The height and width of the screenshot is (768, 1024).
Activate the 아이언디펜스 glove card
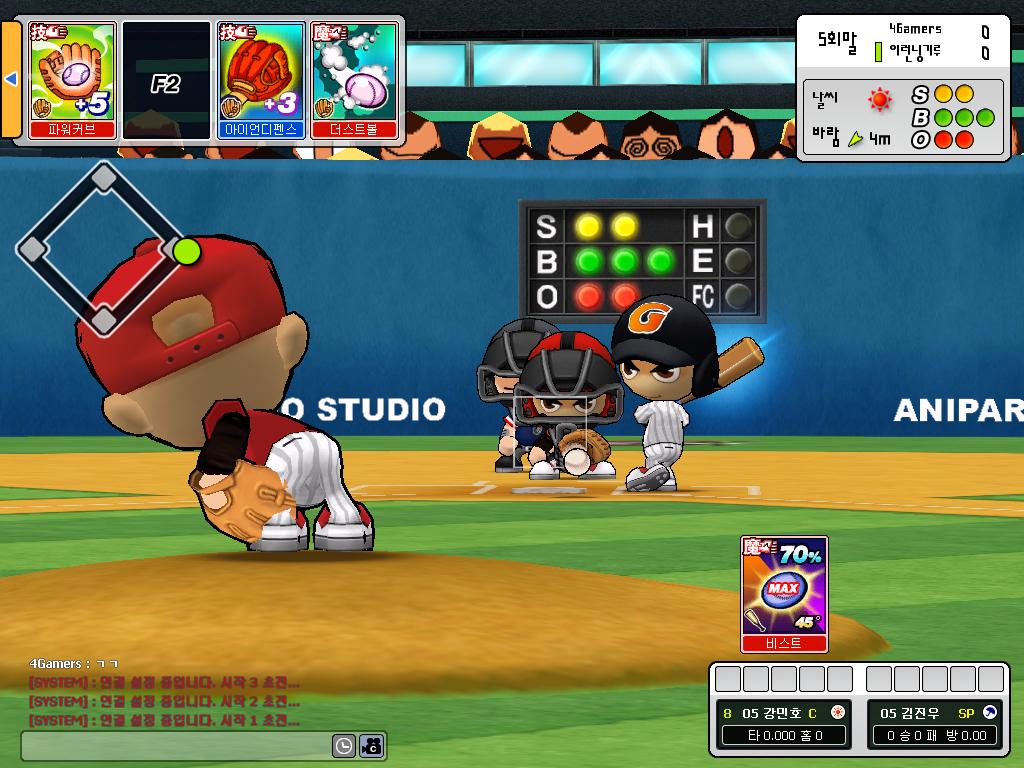261,79
